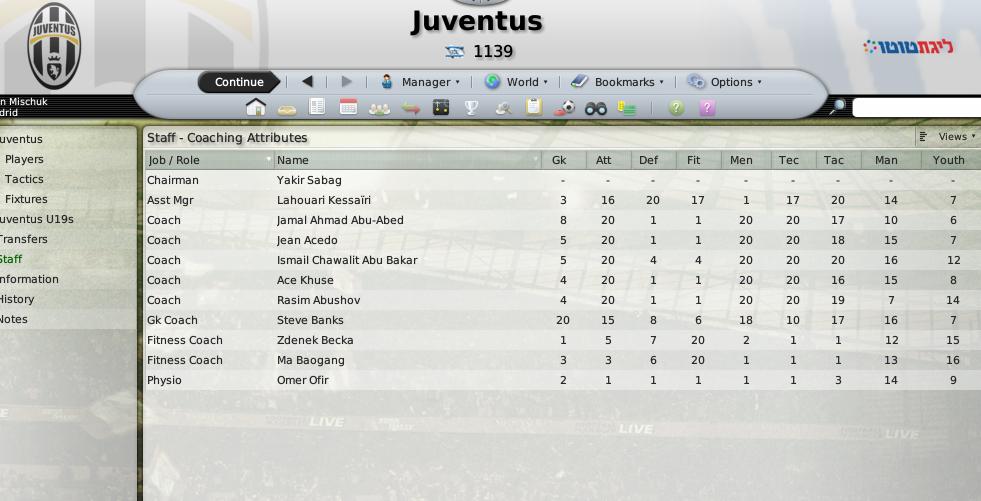Expand the Bookmarks menu
The width and height of the screenshot is (981, 501).
tap(617, 82)
